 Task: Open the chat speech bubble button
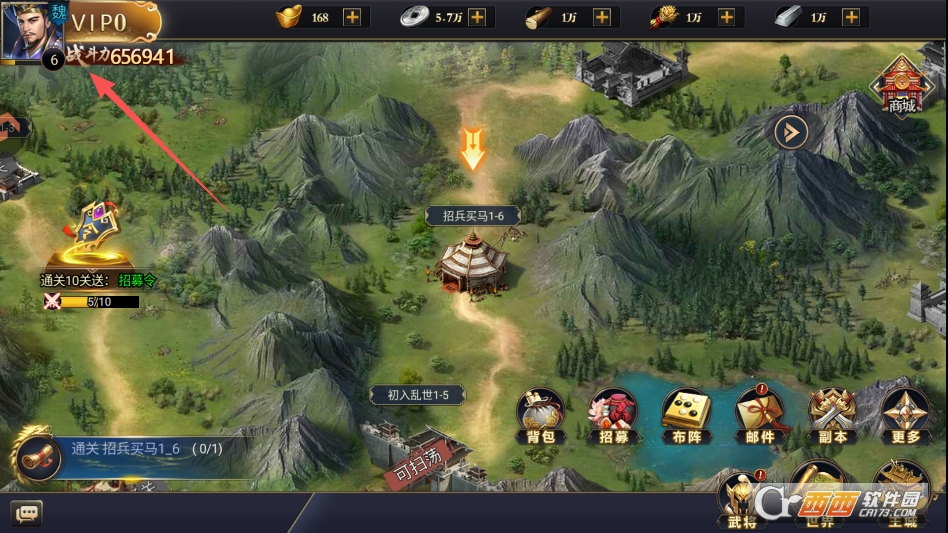pyautogui.click(x=29, y=513)
